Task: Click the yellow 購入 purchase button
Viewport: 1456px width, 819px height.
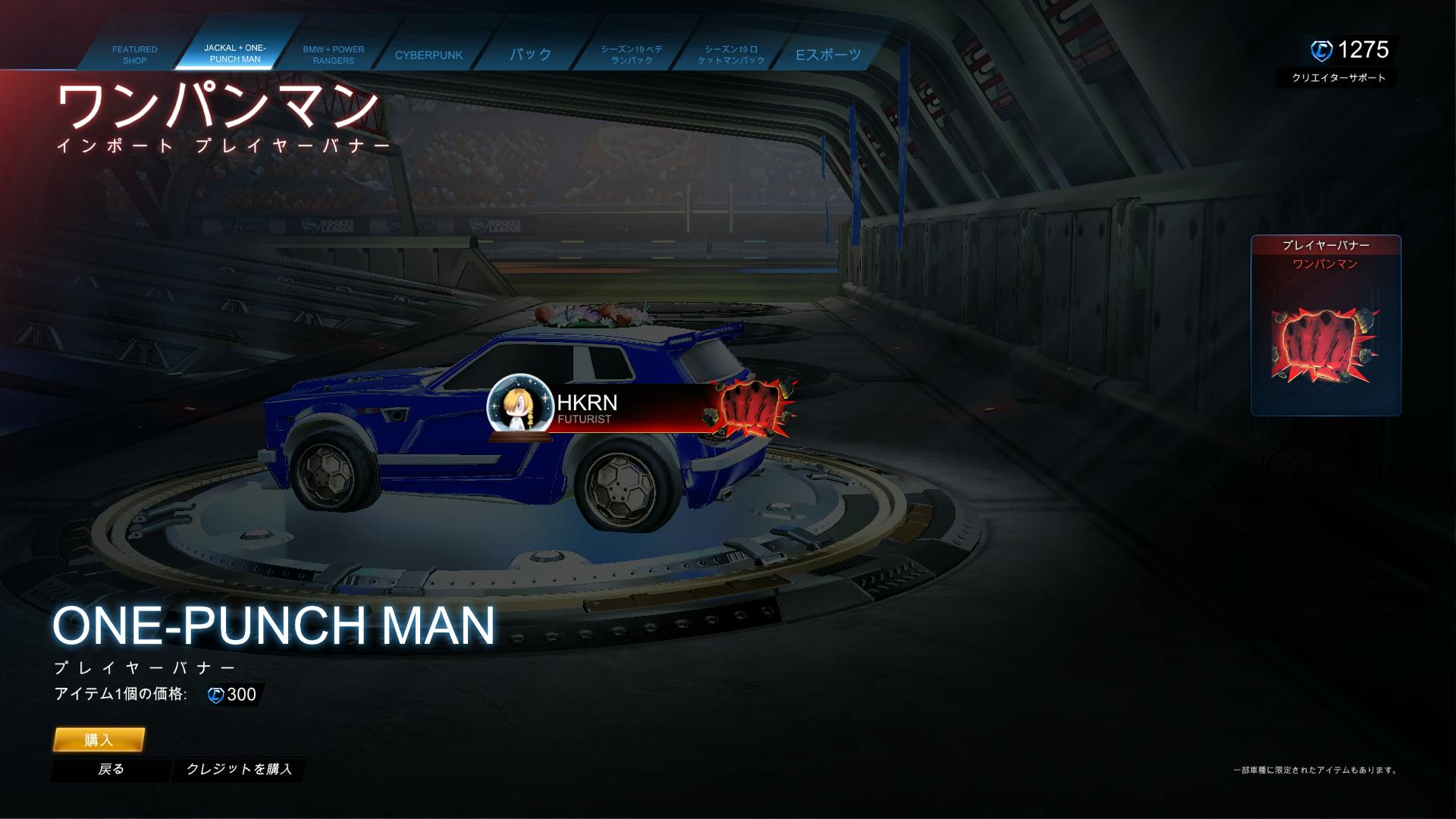Action: (x=99, y=740)
